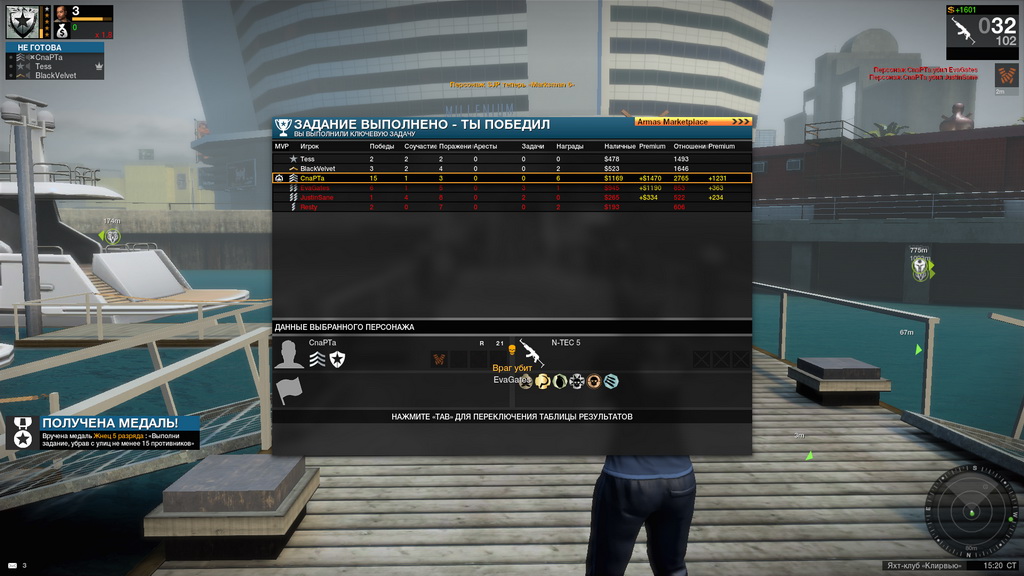
Task: Click the equipped rifle icon by ammo
Action: pyautogui.click(x=965, y=29)
